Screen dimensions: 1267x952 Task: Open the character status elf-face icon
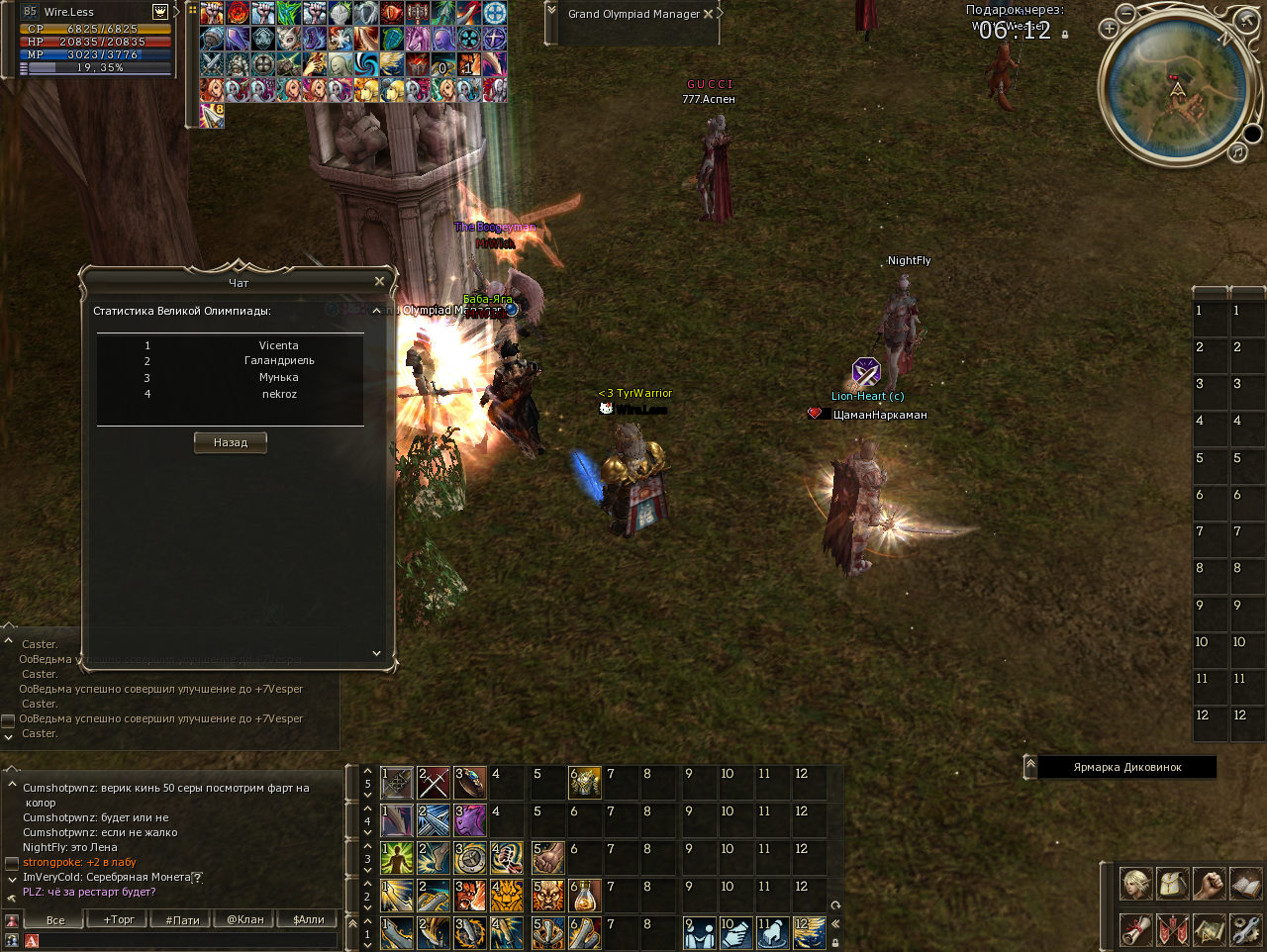pyautogui.click(x=1135, y=883)
